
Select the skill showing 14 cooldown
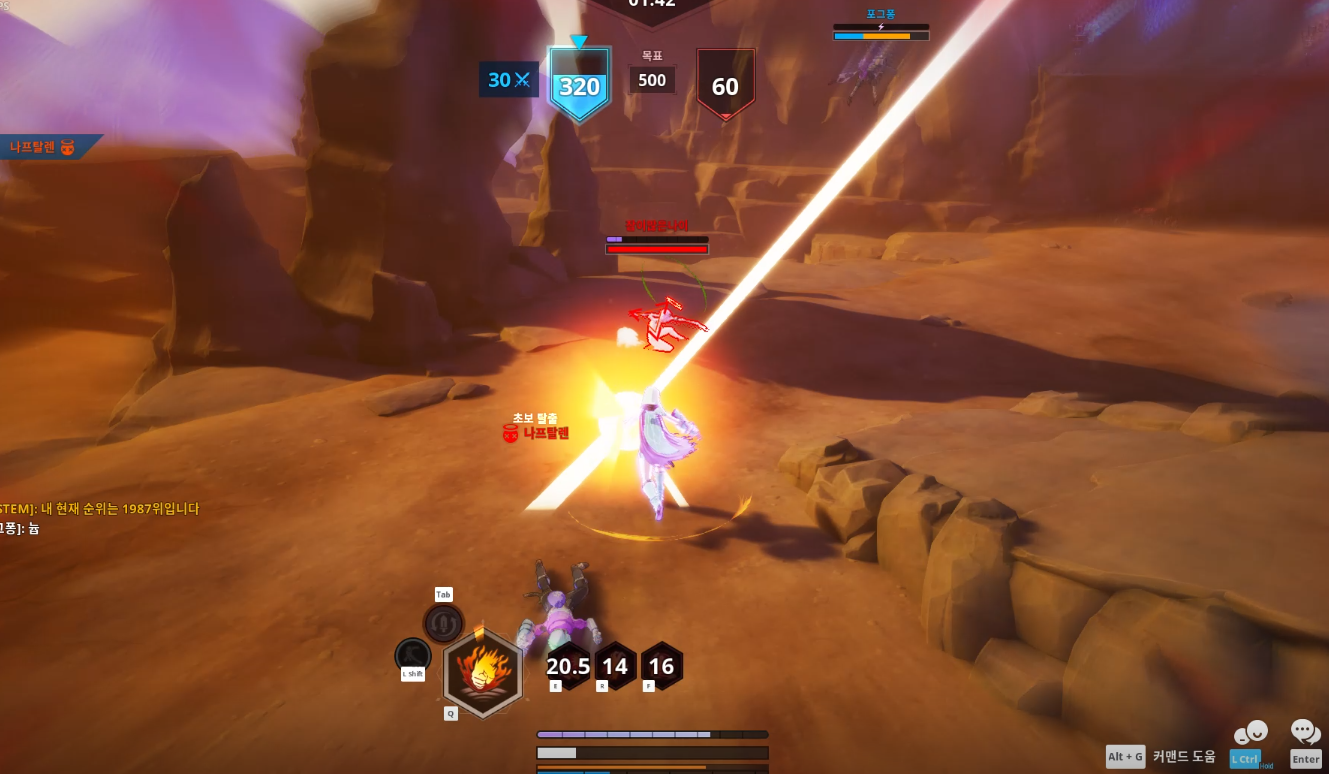(615, 666)
